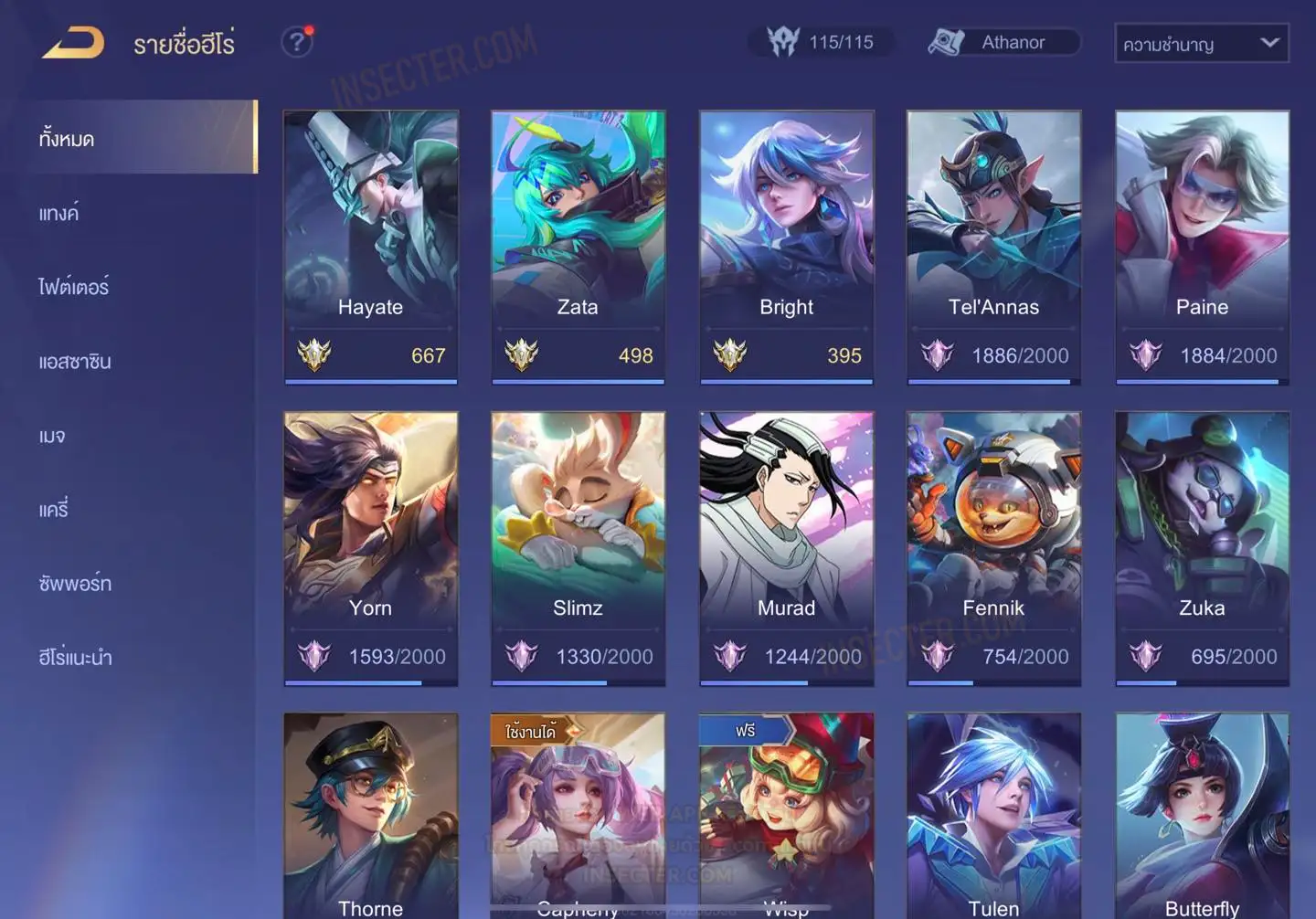Open the proficiency sort dropdown

pos(1201,43)
